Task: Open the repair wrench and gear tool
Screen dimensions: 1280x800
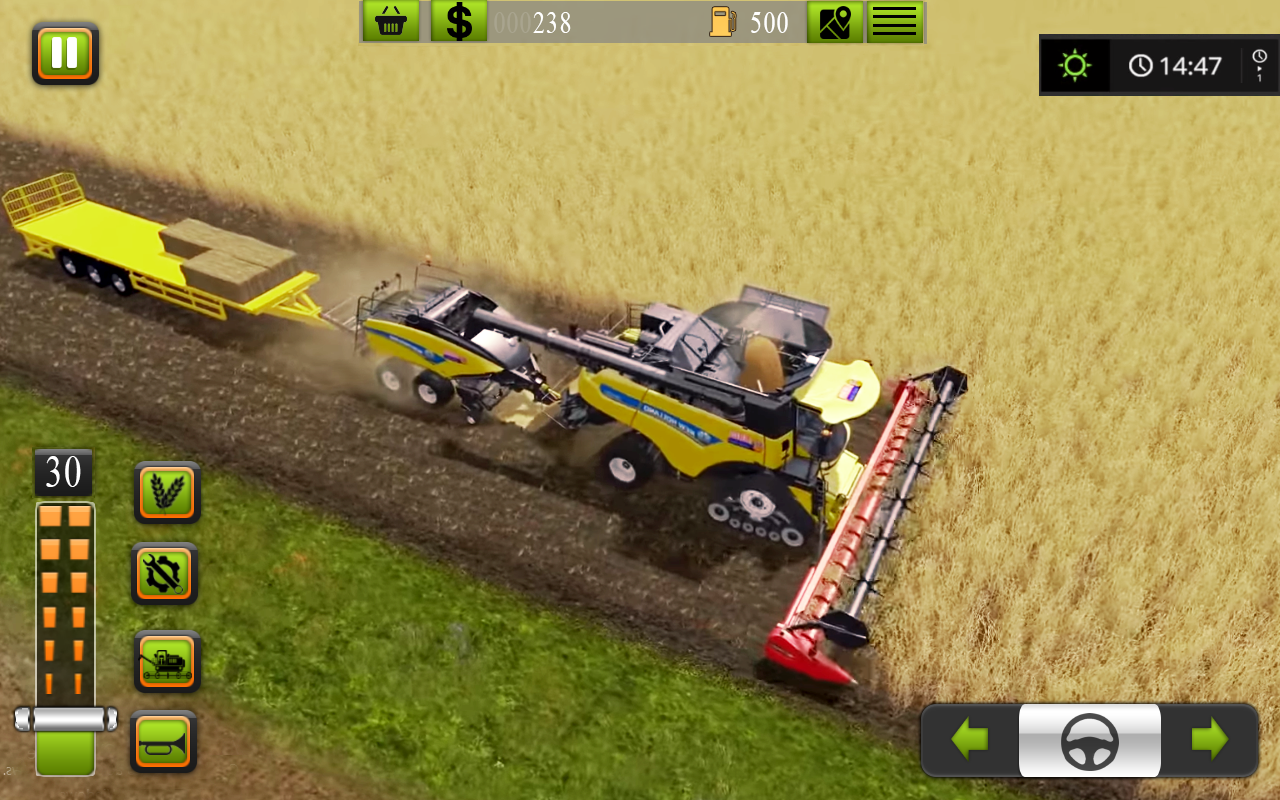Action: (x=164, y=572)
